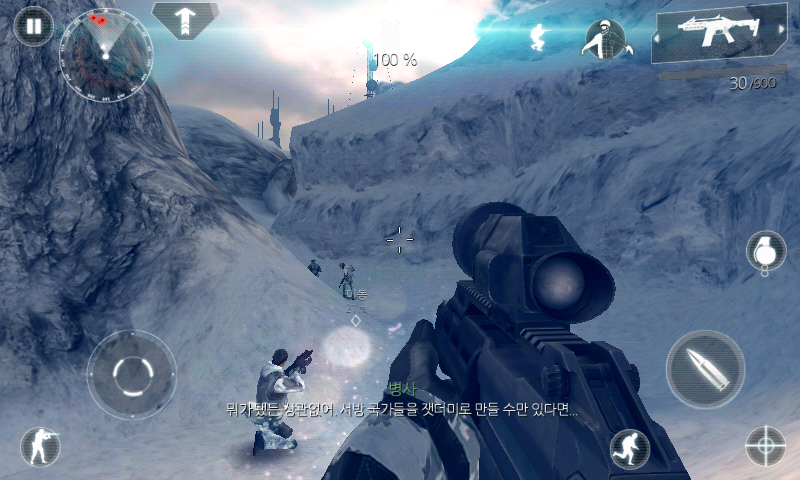Pause the game
The image size is (800, 480).
coord(34,26)
